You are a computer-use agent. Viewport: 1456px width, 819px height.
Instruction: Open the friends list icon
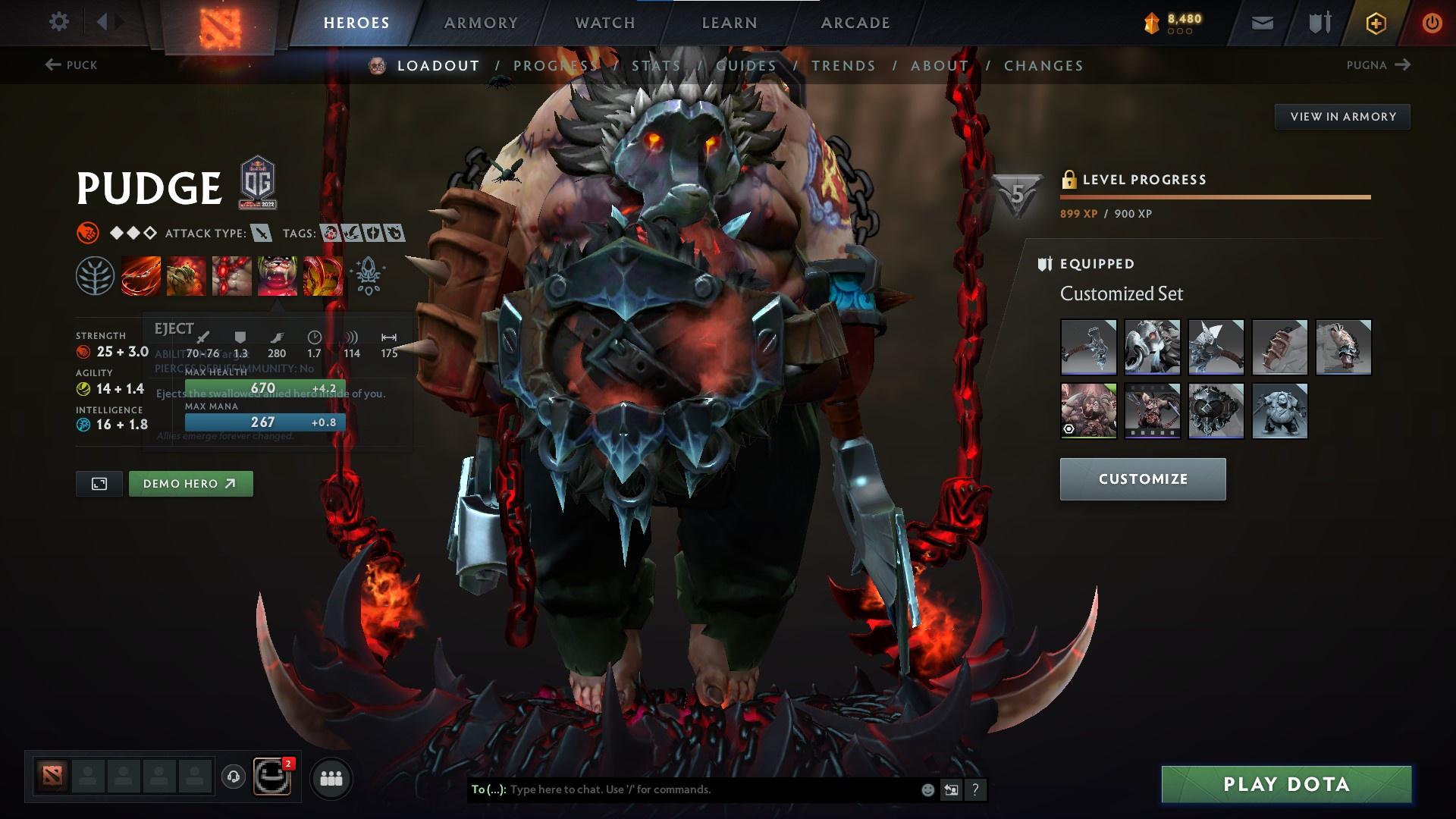(331, 777)
